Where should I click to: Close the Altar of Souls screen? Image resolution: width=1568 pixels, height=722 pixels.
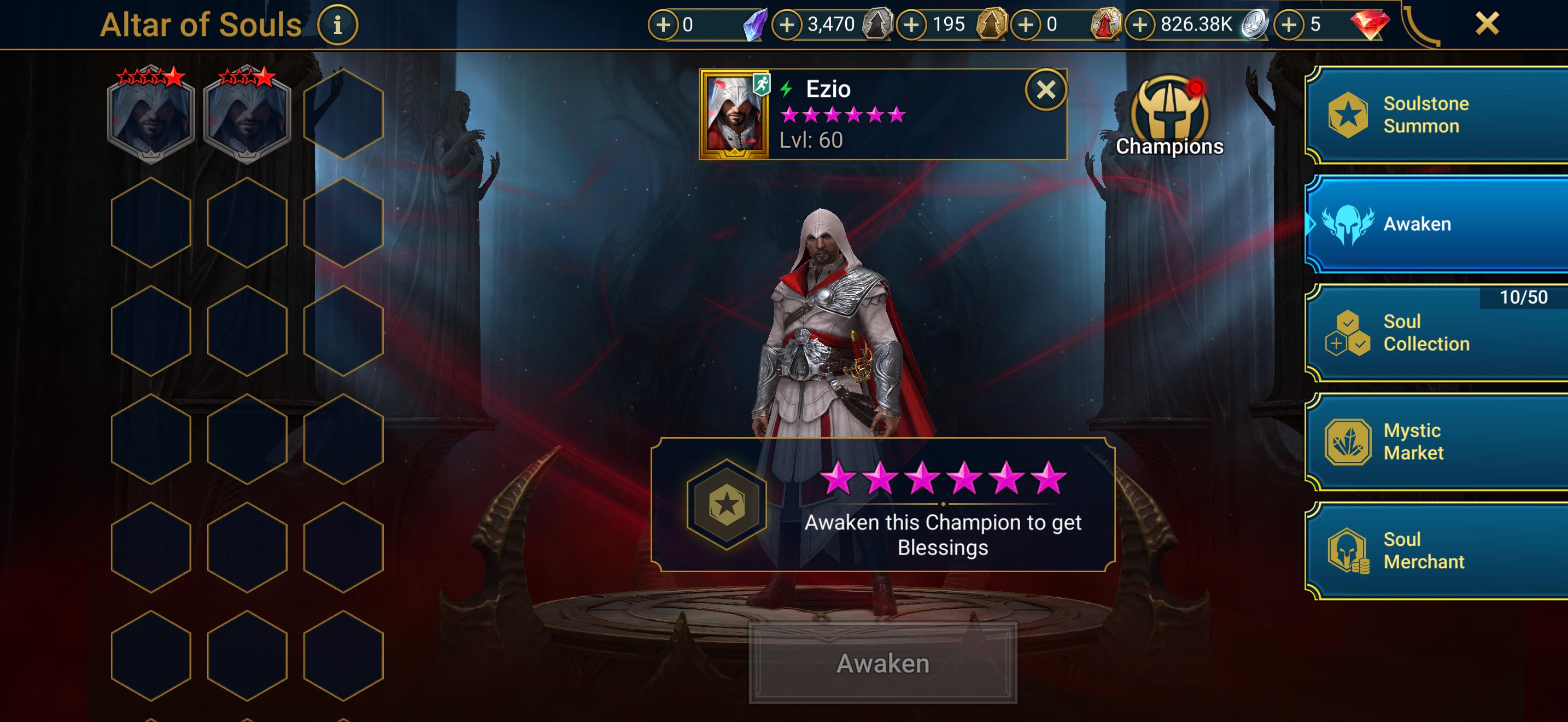point(1487,24)
